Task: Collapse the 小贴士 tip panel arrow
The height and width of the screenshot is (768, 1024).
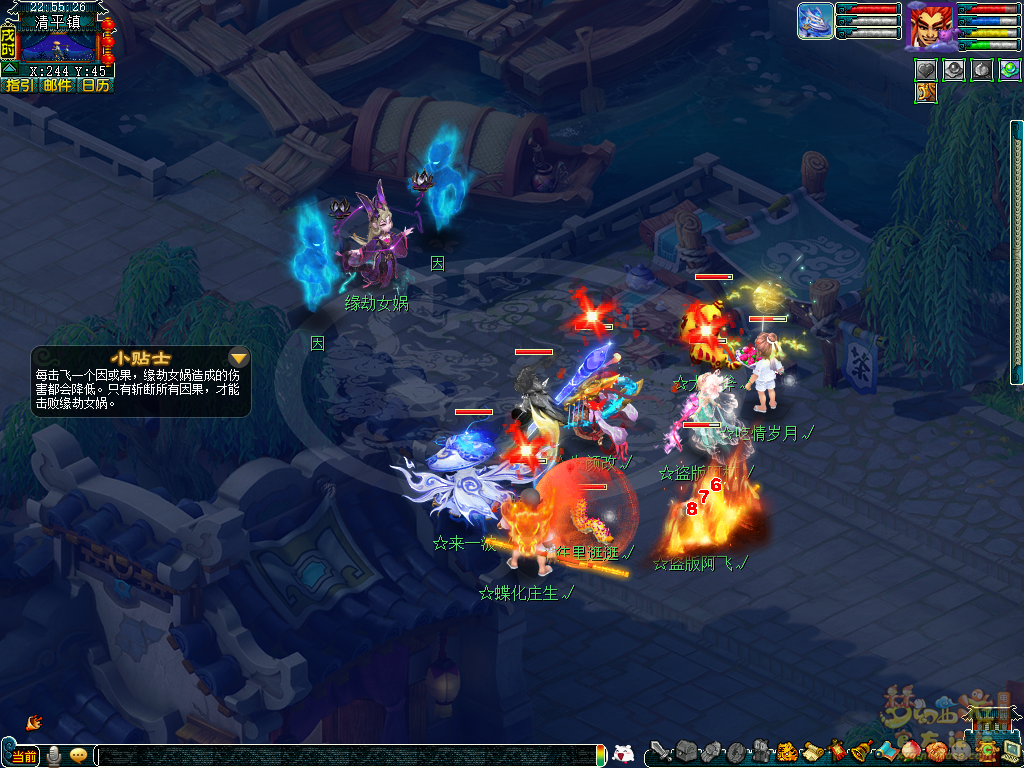Action: point(239,357)
